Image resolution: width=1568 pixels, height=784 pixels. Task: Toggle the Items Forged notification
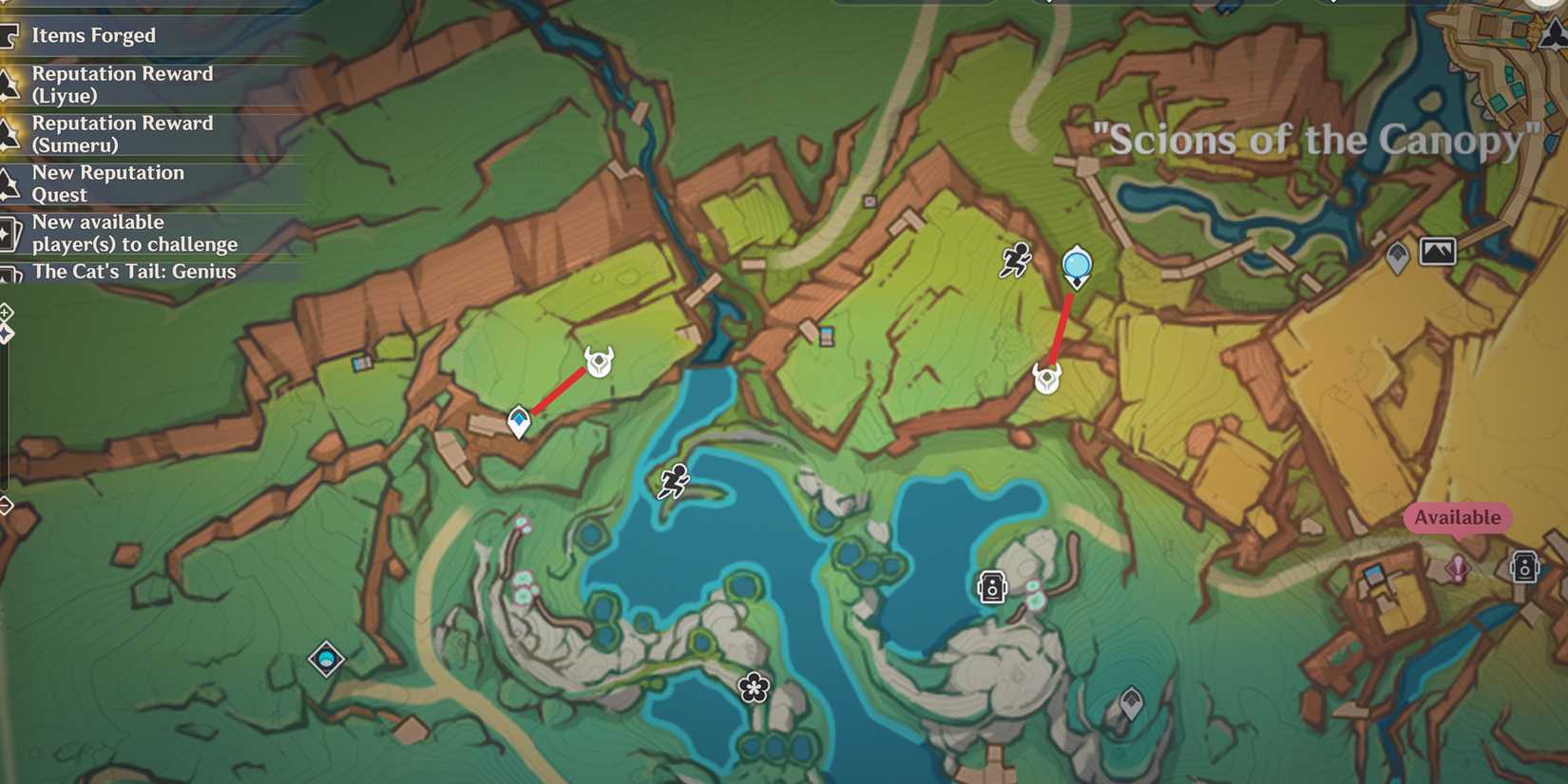(94, 35)
